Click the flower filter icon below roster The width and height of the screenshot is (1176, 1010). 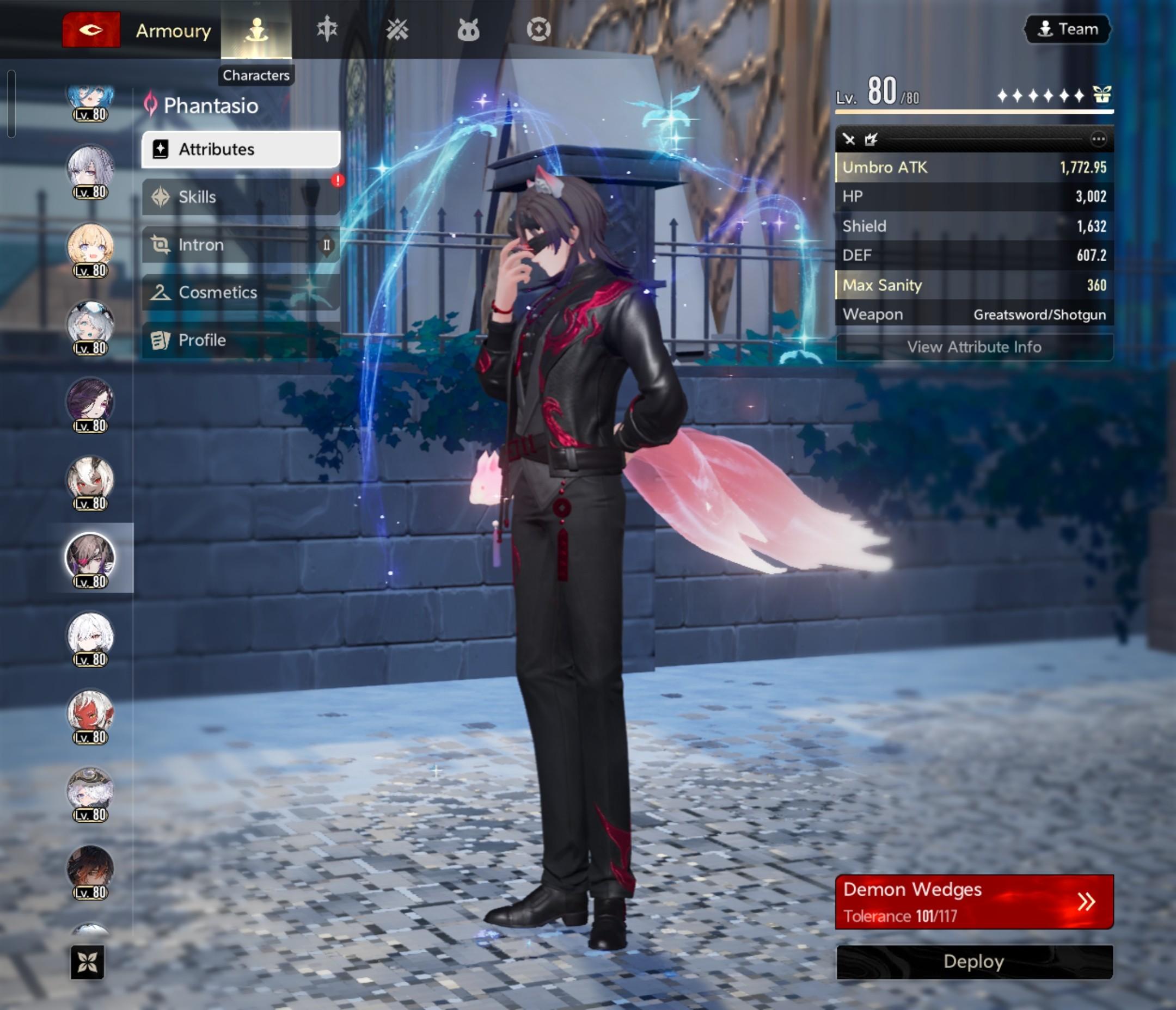pyautogui.click(x=88, y=962)
